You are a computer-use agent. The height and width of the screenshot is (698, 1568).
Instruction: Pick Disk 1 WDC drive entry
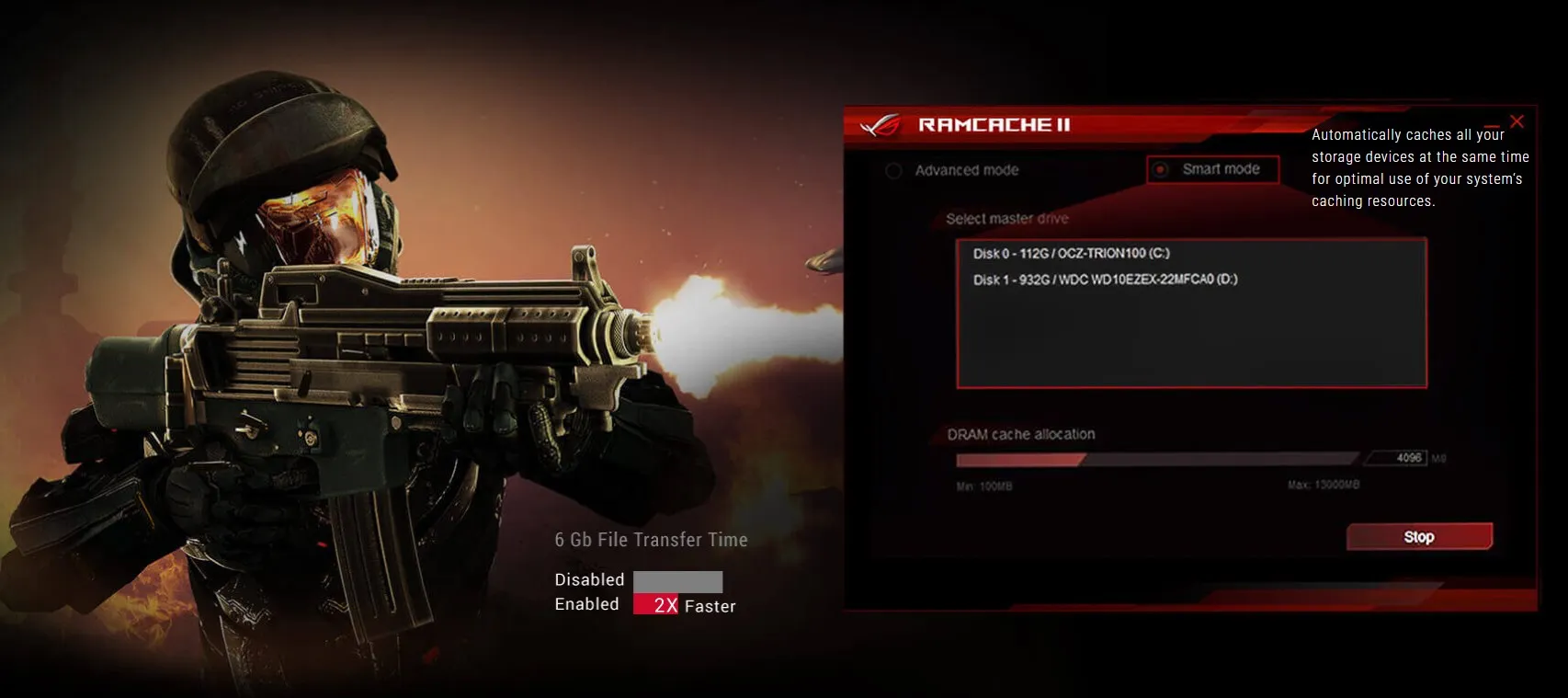coord(1105,280)
